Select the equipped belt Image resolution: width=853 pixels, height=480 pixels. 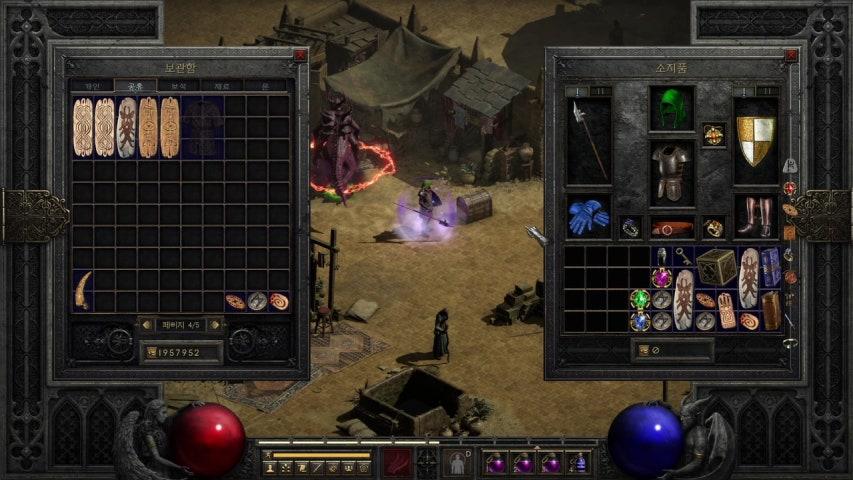pos(671,228)
